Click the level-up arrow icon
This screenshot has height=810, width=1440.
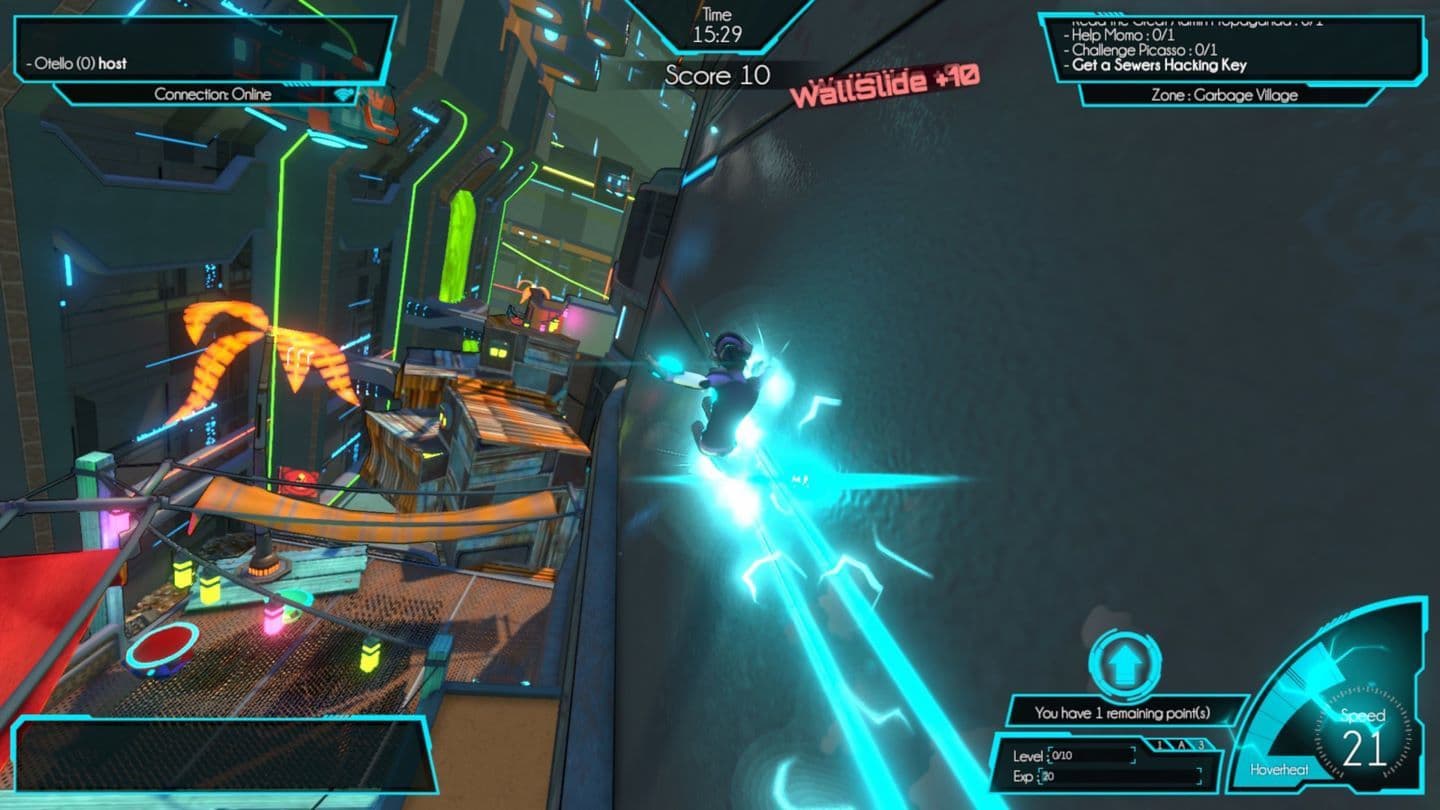pyautogui.click(x=1125, y=664)
